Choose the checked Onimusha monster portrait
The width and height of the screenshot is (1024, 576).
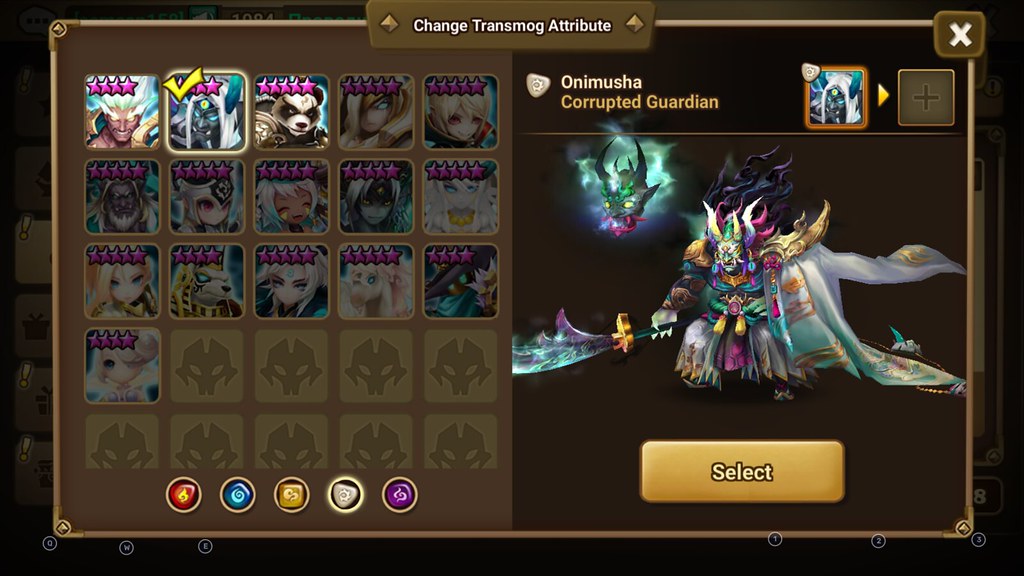click(x=207, y=112)
